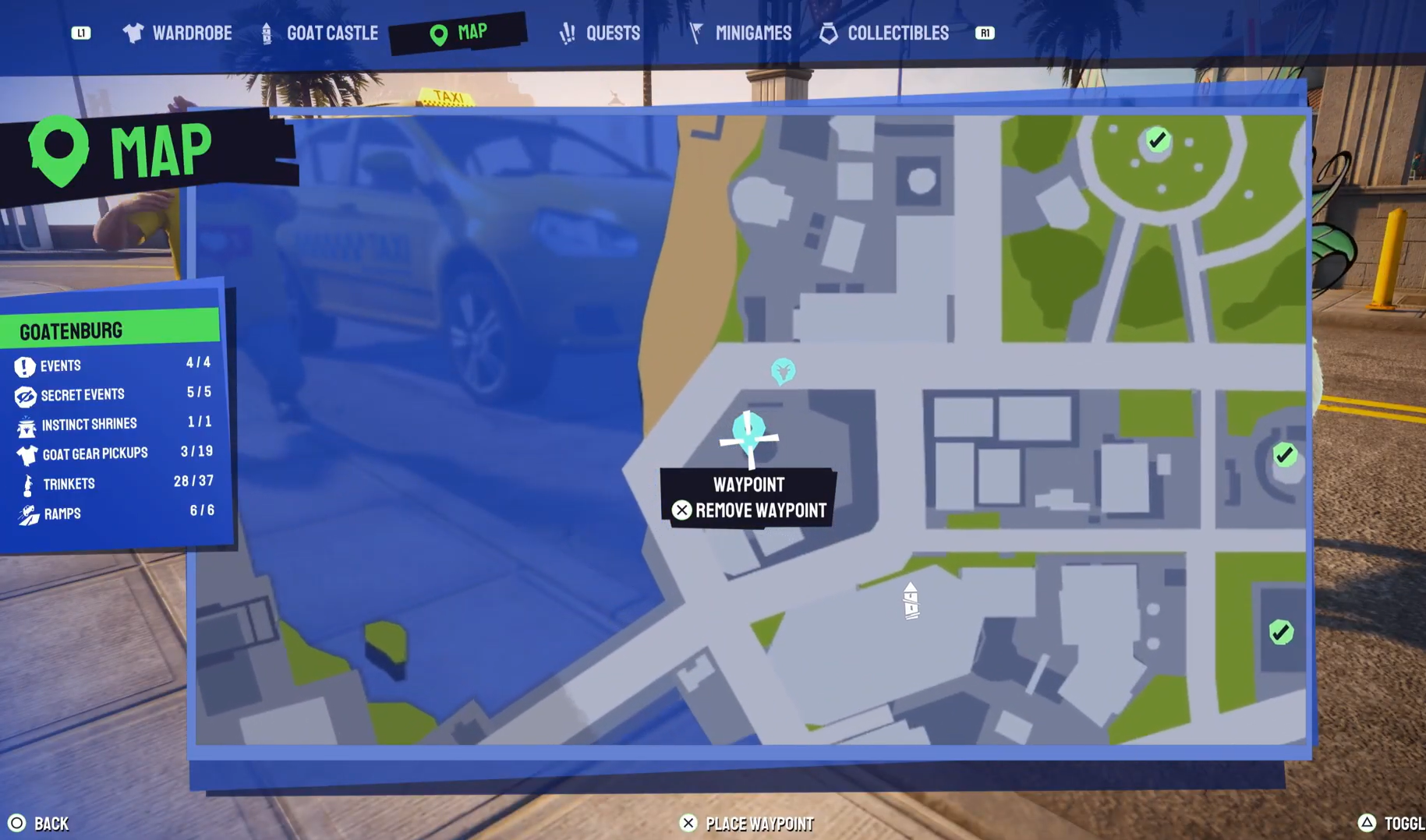This screenshot has width=1426, height=840.
Task: Click the Secret Events lightning icon
Action: pos(25,394)
